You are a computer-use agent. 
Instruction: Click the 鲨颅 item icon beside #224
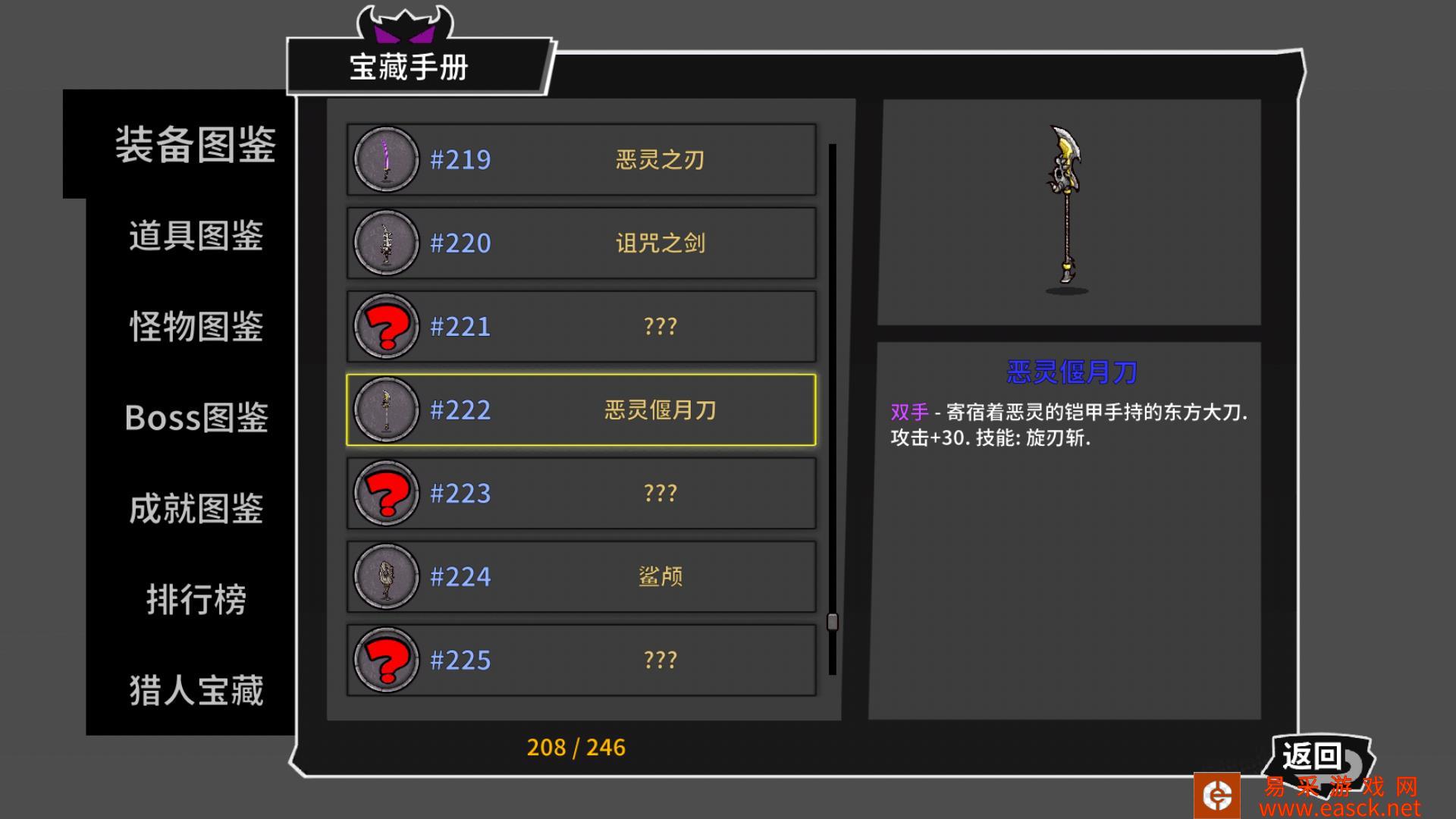pos(384,576)
